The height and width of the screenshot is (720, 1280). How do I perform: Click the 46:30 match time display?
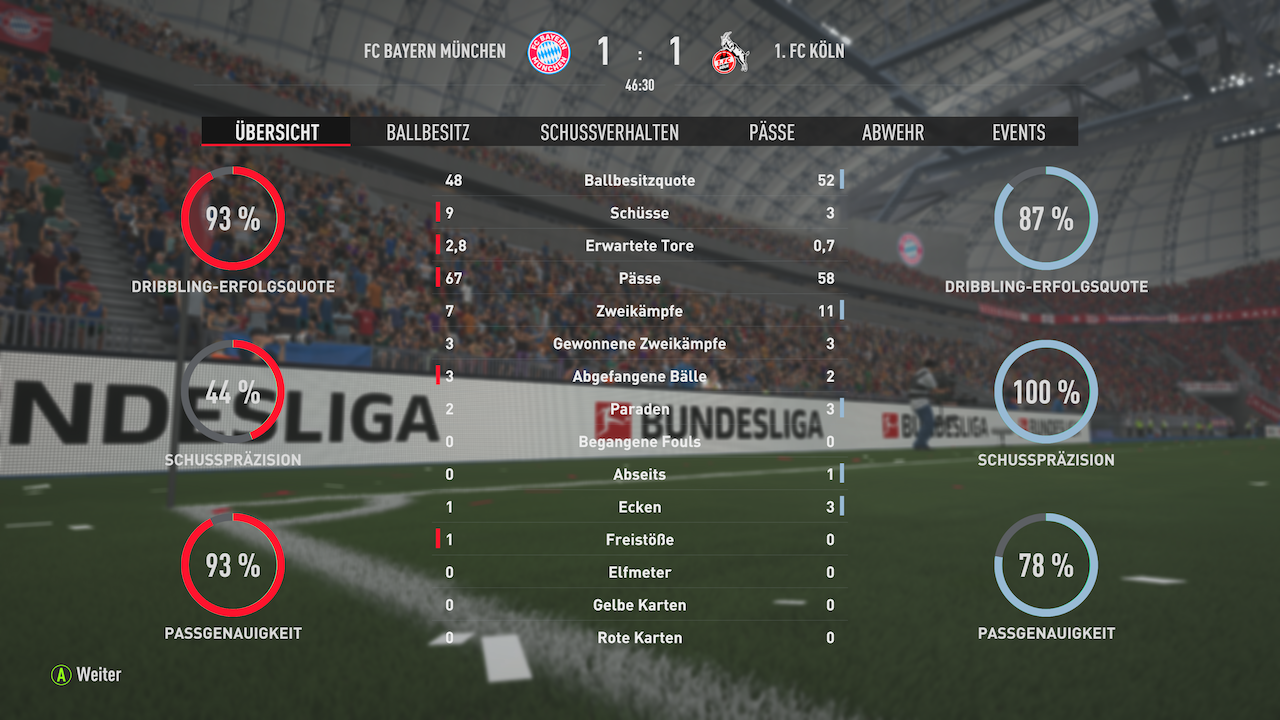[640, 87]
